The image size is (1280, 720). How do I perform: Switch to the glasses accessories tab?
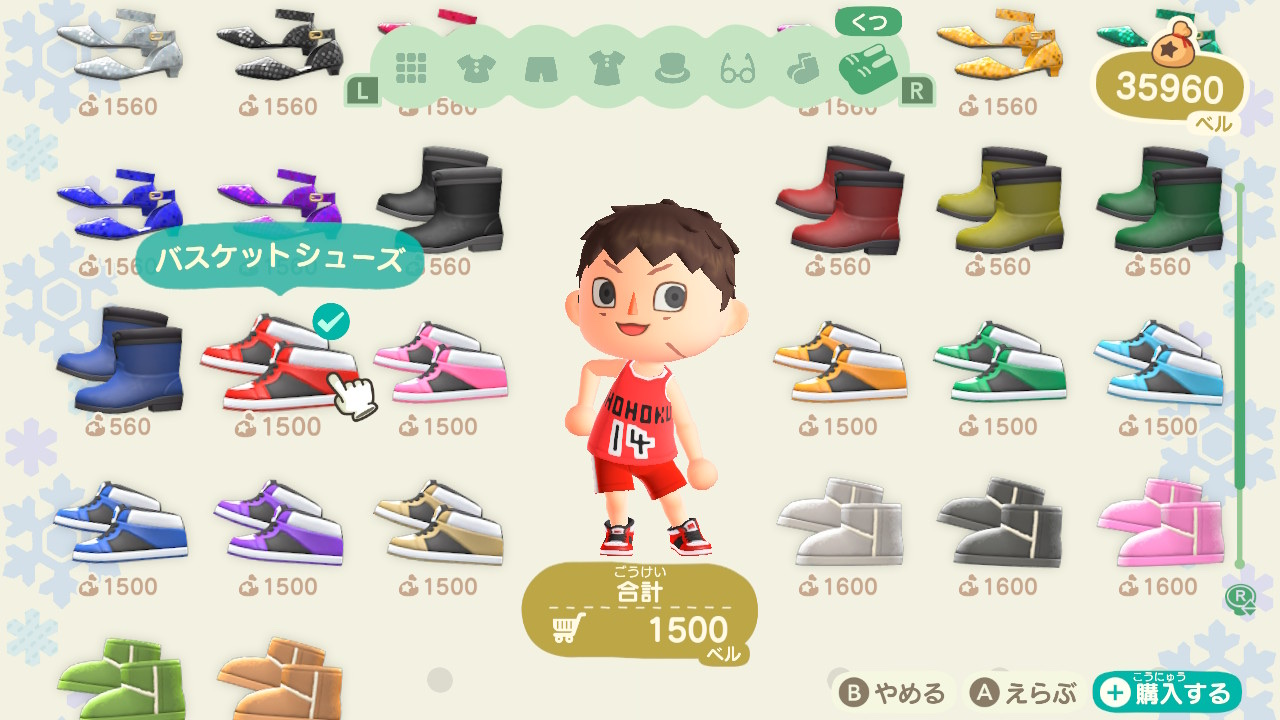(738, 69)
